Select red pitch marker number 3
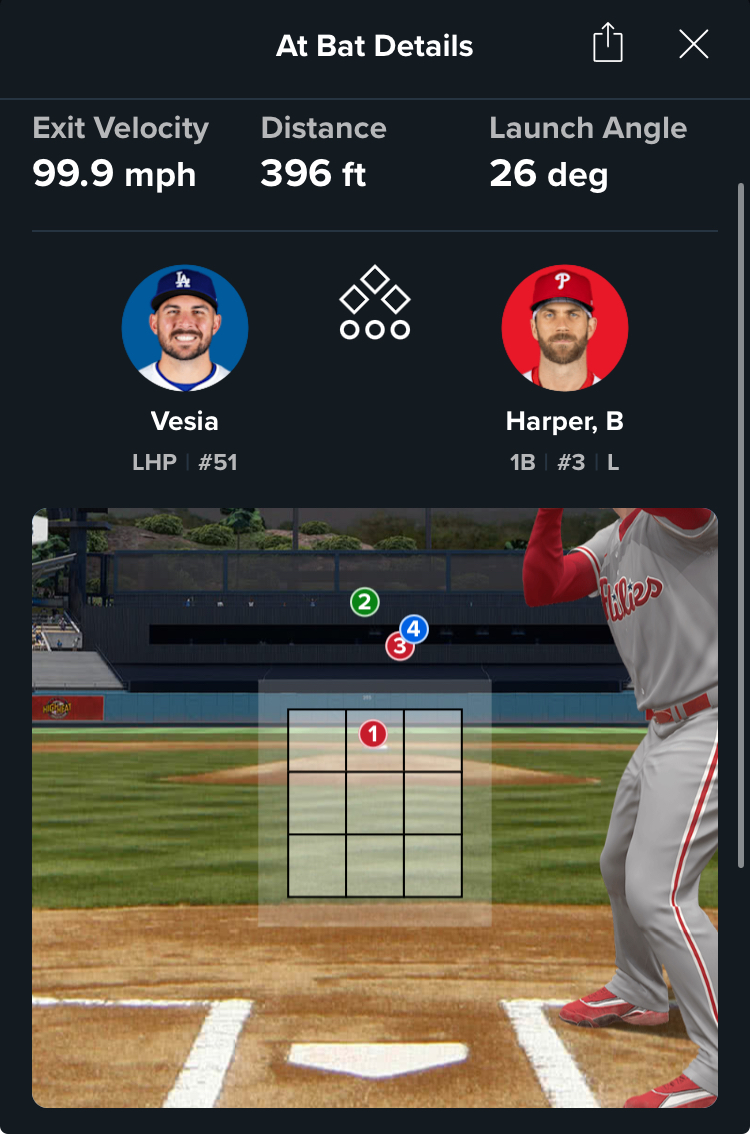The width and height of the screenshot is (750, 1134). tap(397, 650)
